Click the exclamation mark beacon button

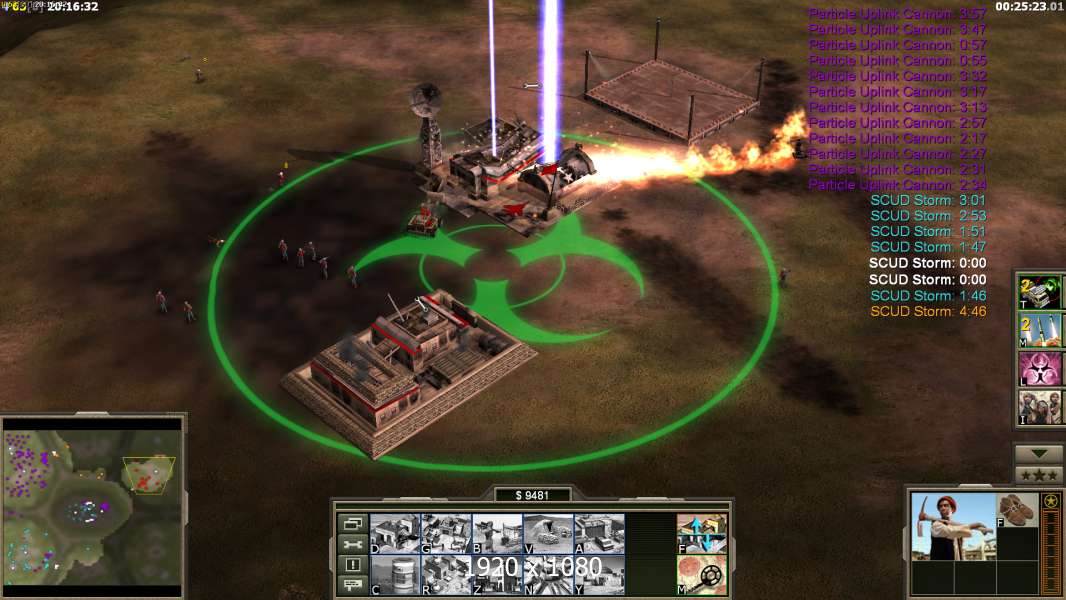352,565
